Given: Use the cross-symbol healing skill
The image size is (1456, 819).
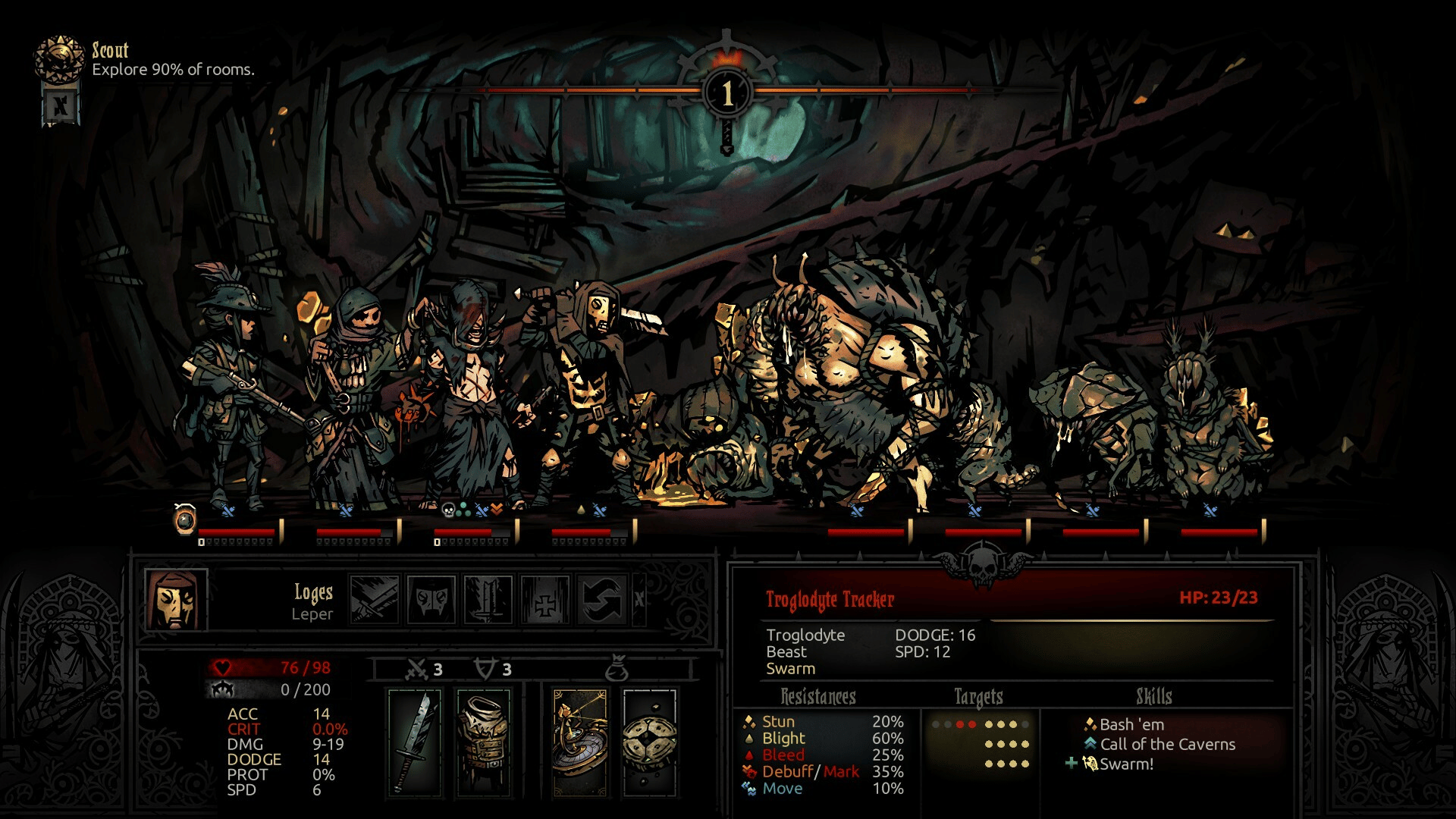Looking at the screenshot, I should point(544,600).
